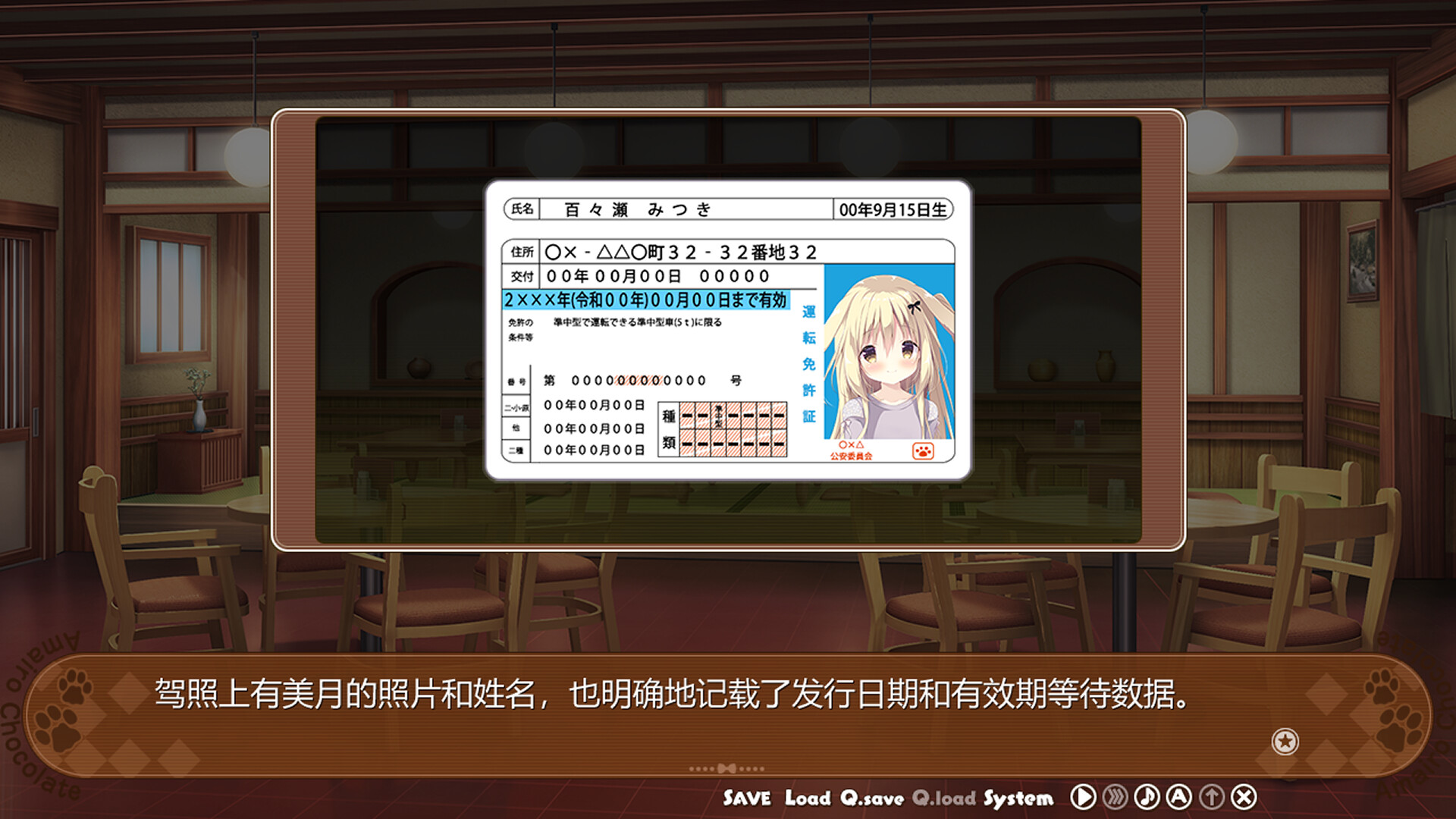Viewport: 1456px width, 819px height.
Task: Click the play icon to continue text
Action: pyautogui.click(x=1083, y=797)
